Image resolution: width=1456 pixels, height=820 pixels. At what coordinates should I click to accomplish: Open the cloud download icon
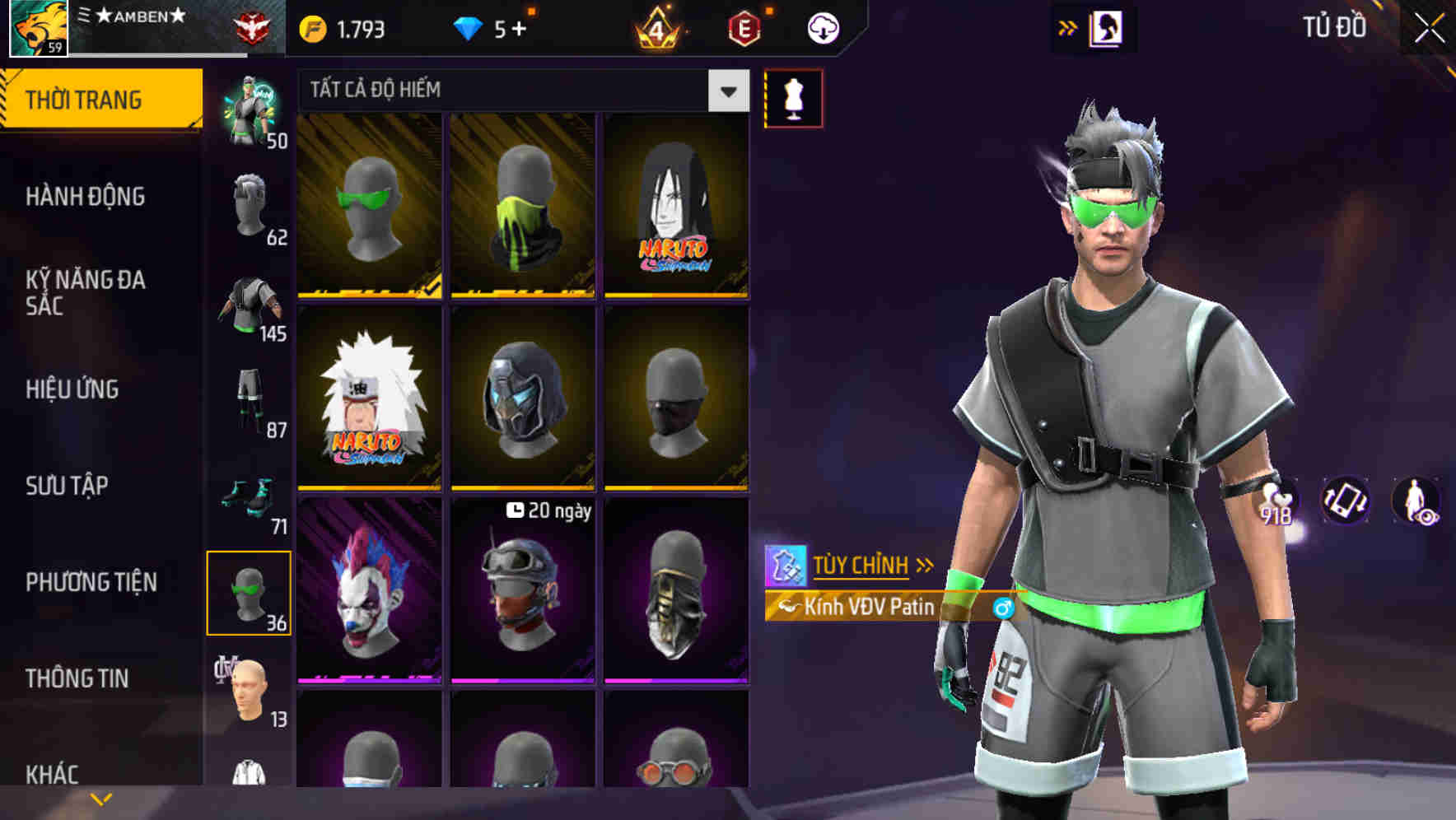point(822,26)
